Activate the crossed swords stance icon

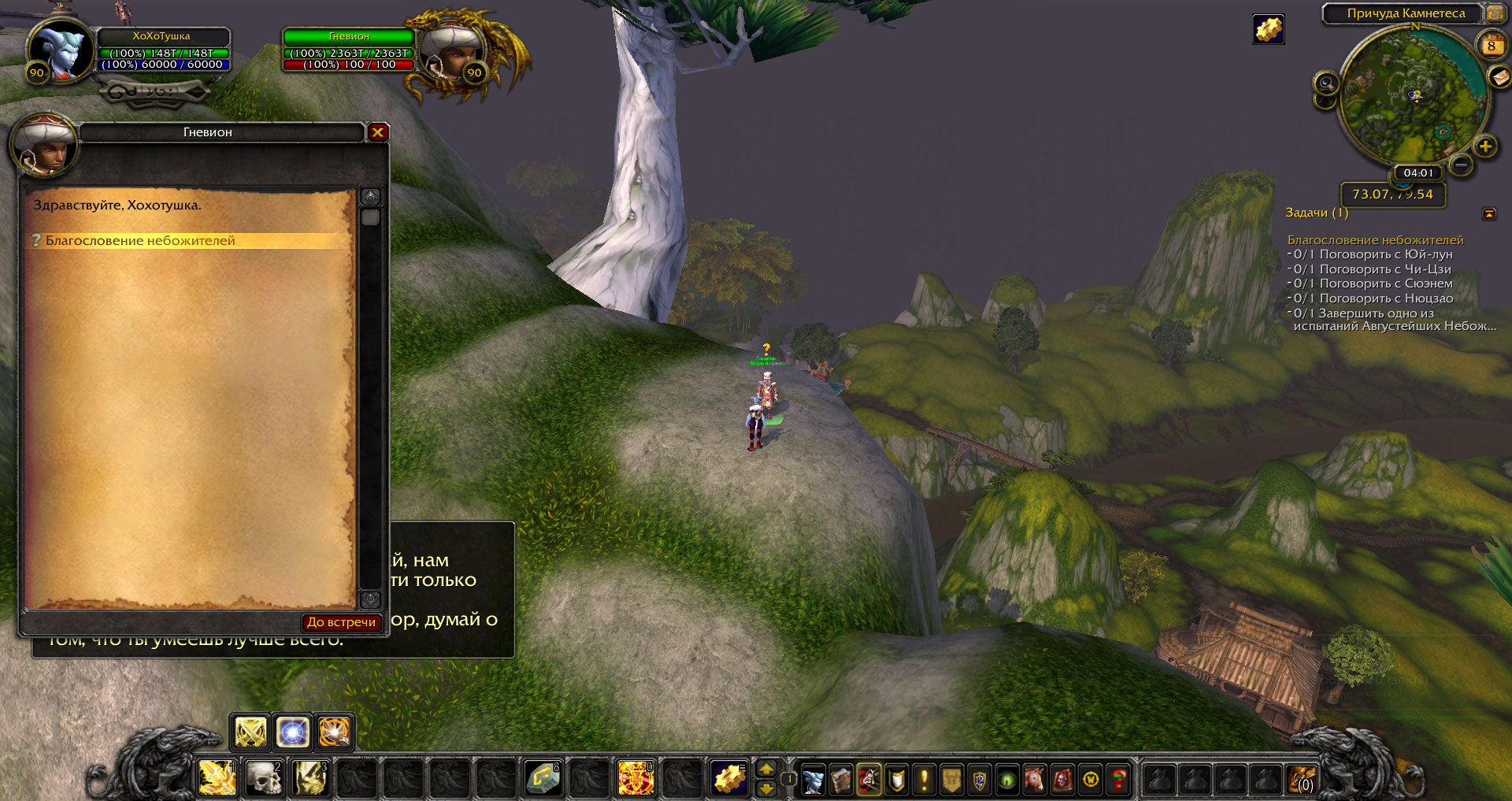click(x=250, y=732)
